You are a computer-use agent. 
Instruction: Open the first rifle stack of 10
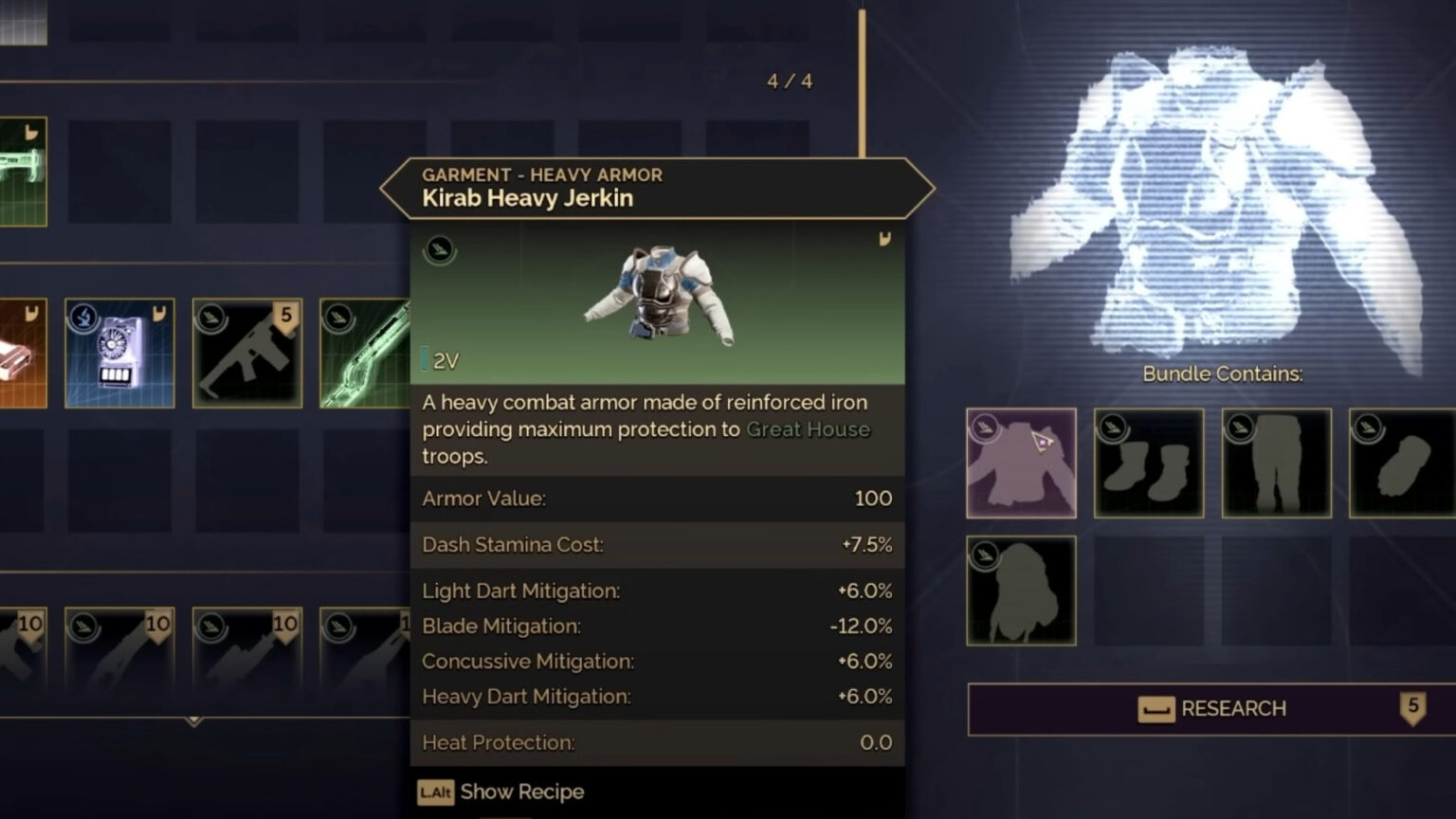click(24, 654)
